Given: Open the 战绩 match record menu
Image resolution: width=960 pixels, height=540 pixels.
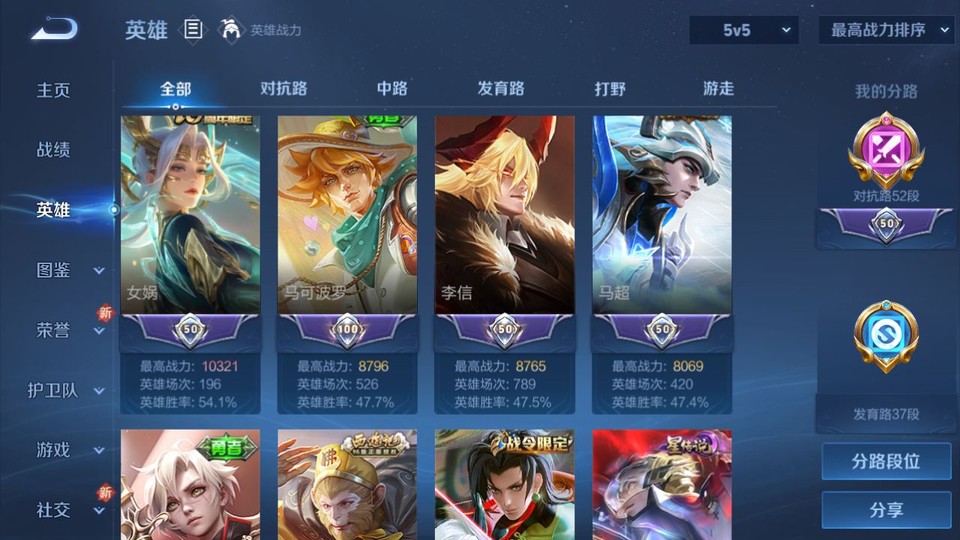Looking at the screenshot, I should click(54, 150).
